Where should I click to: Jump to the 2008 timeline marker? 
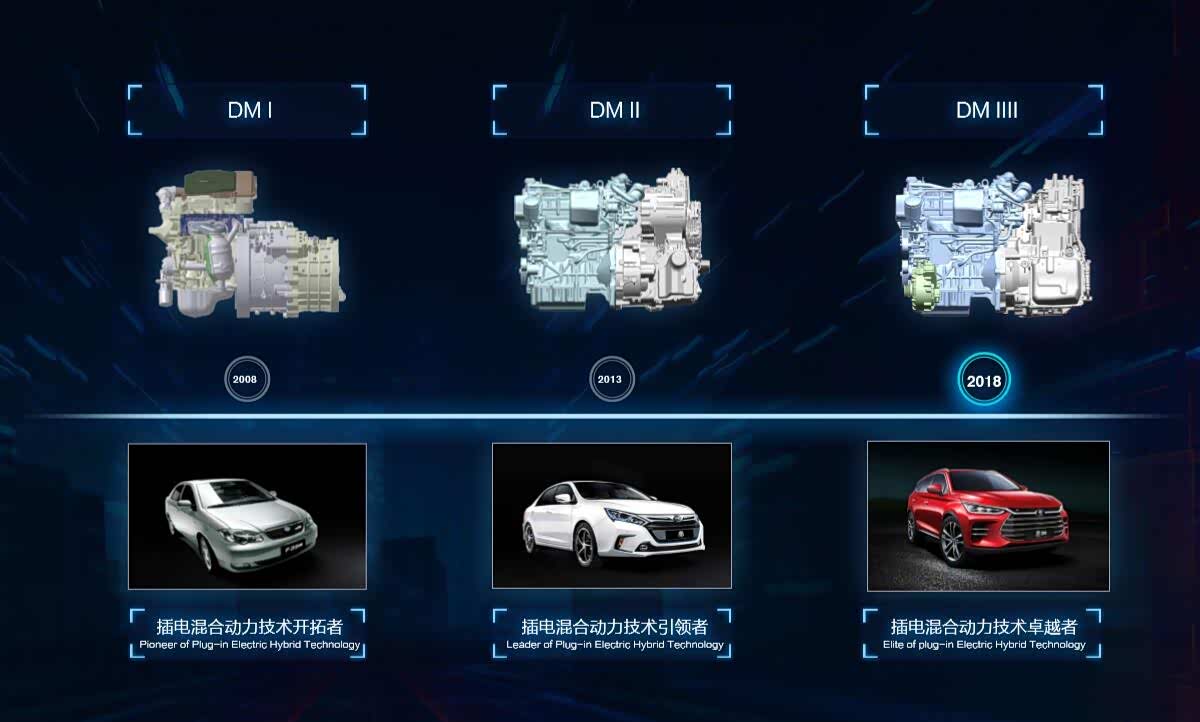pos(247,380)
